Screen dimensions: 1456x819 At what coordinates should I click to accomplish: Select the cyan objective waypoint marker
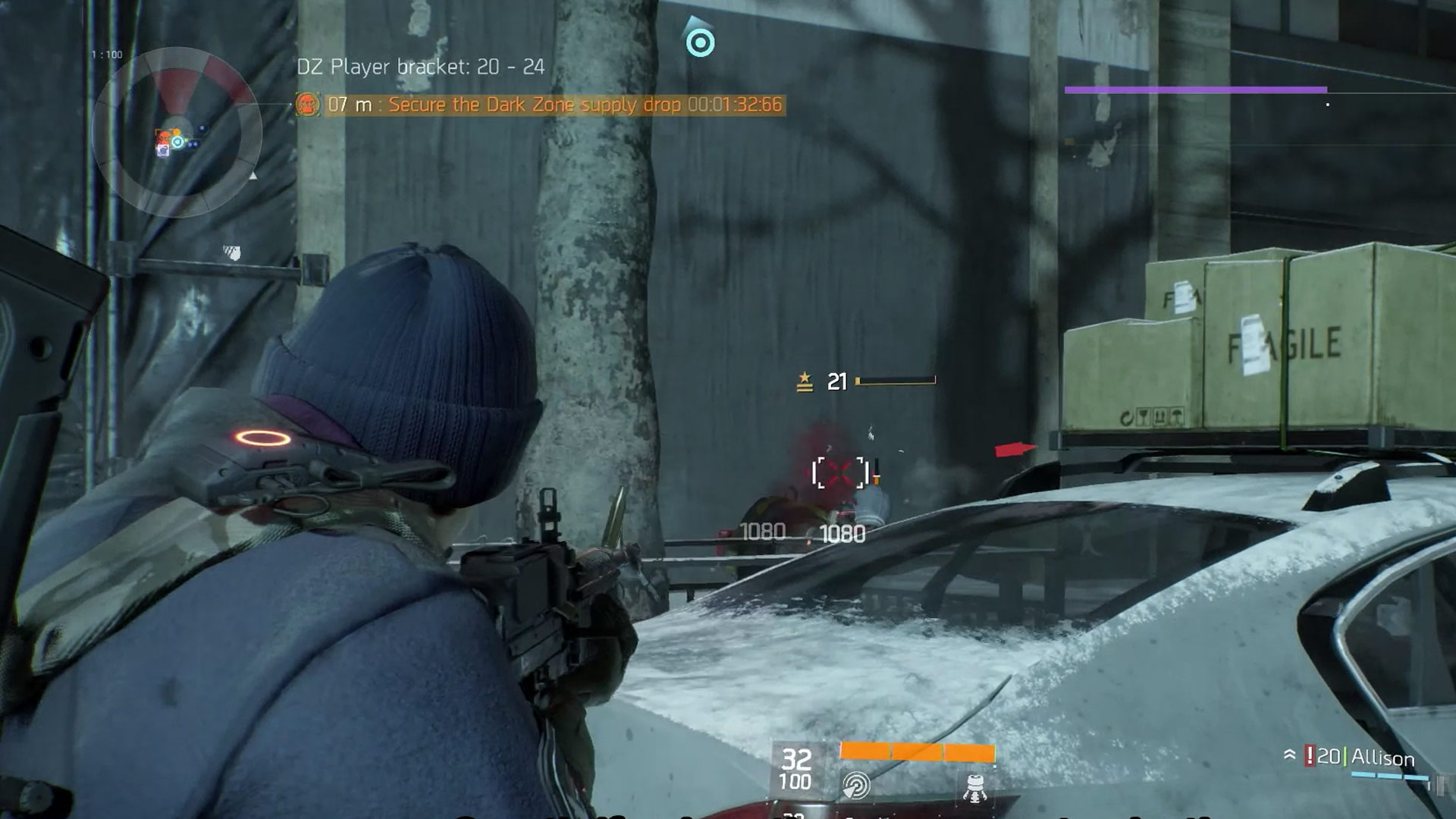700,42
